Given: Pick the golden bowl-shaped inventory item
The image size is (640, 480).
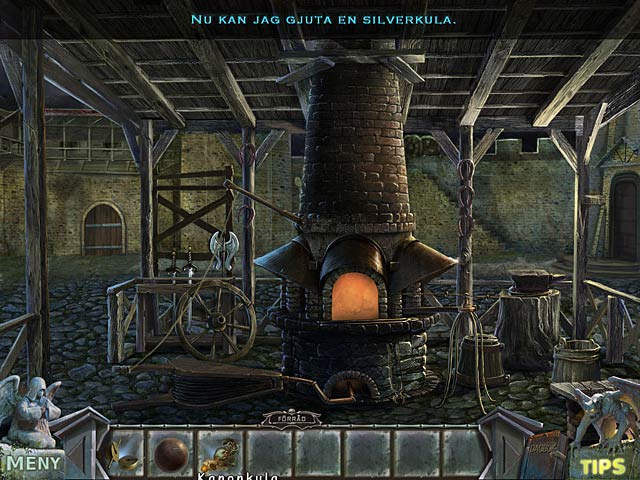Looking at the screenshot, I should click(x=124, y=453).
